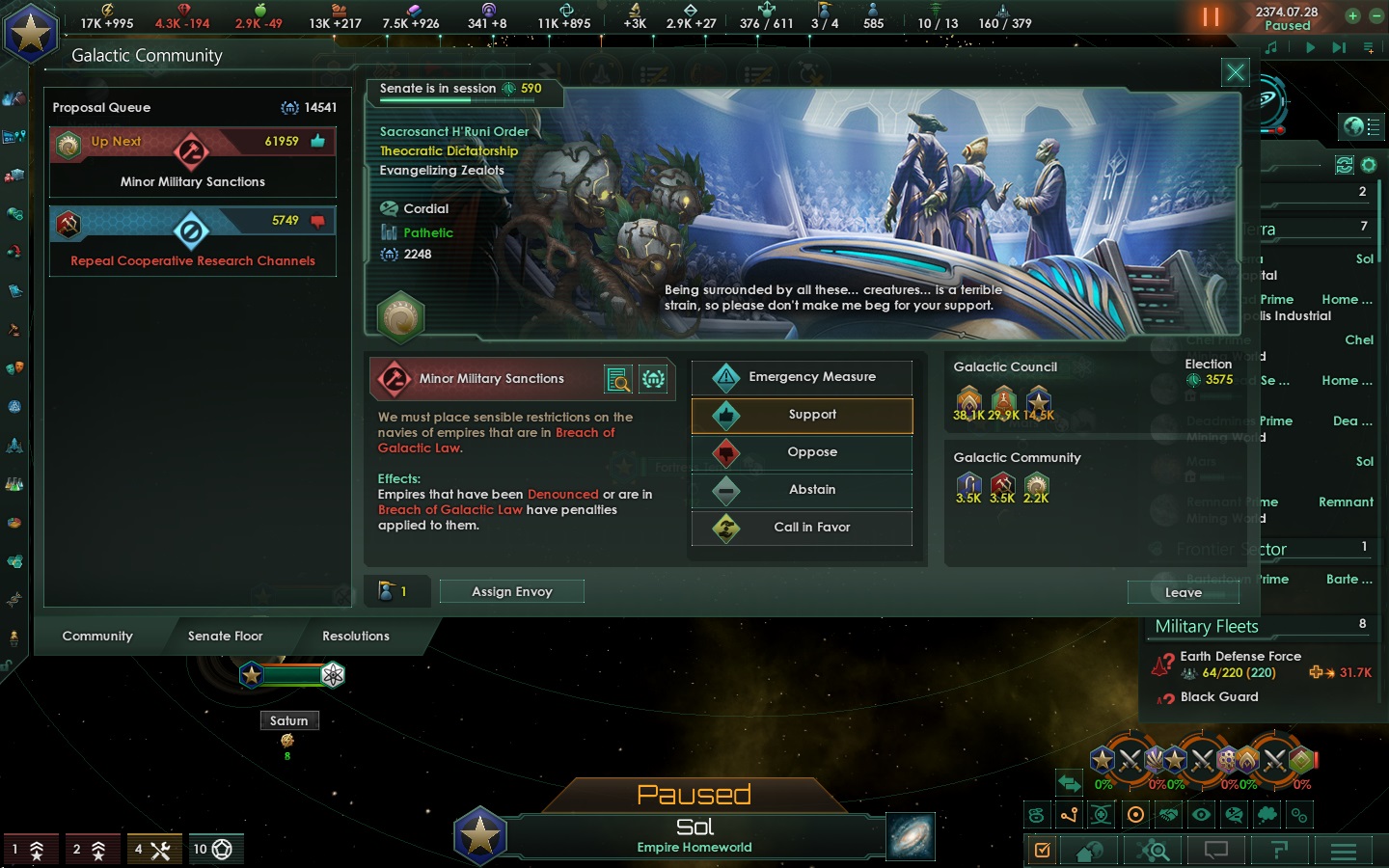Image resolution: width=1389 pixels, height=868 pixels.
Task: Click the Leave button to exit the session
Action: pos(1183,592)
